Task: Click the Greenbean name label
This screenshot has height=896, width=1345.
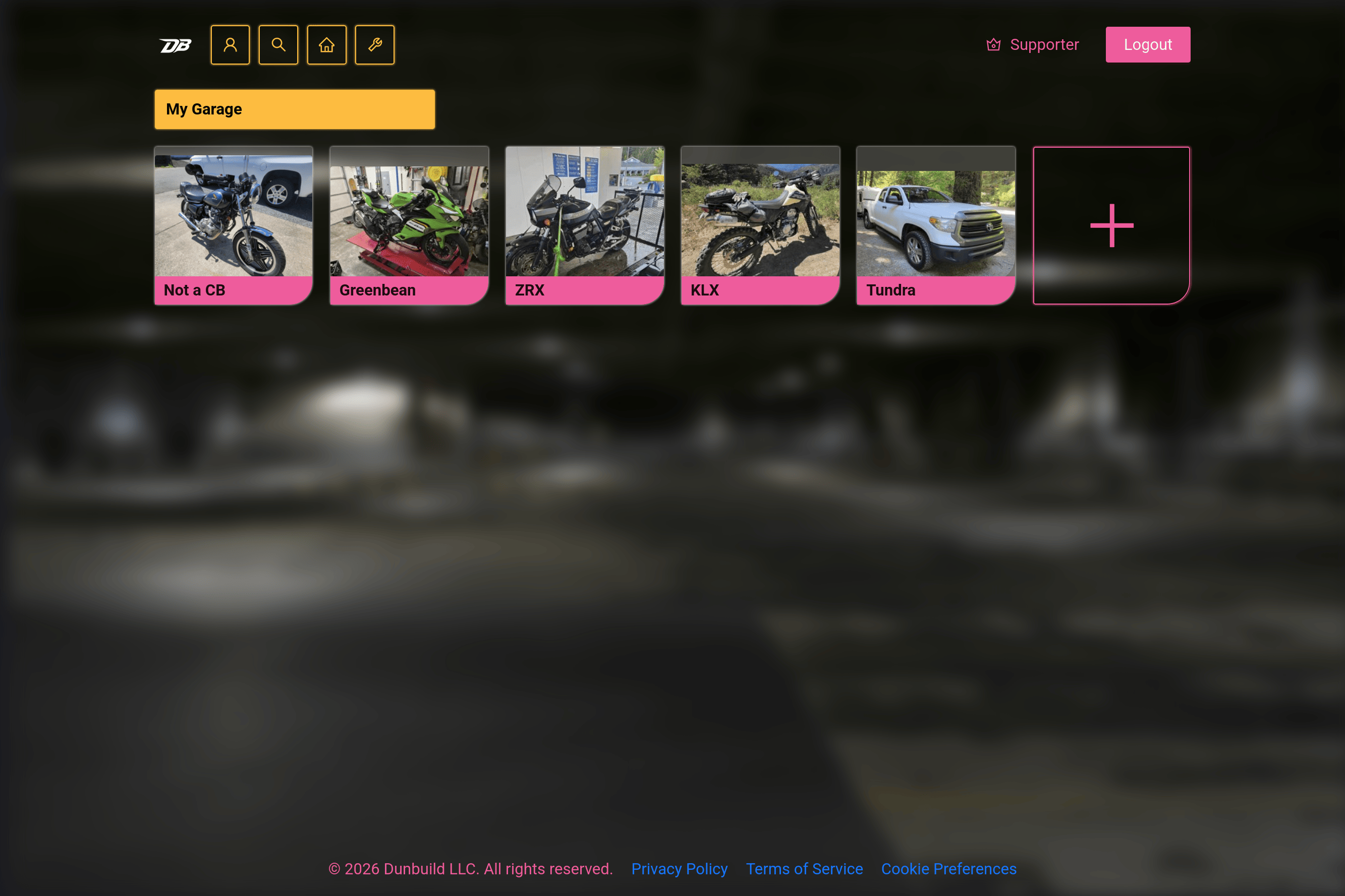Action: point(378,290)
